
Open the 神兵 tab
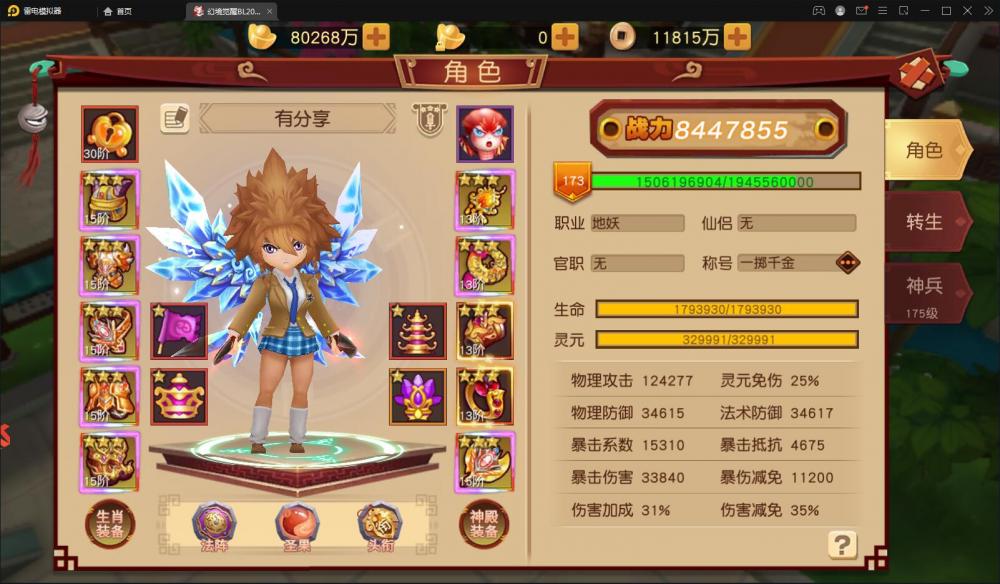tap(923, 293)
